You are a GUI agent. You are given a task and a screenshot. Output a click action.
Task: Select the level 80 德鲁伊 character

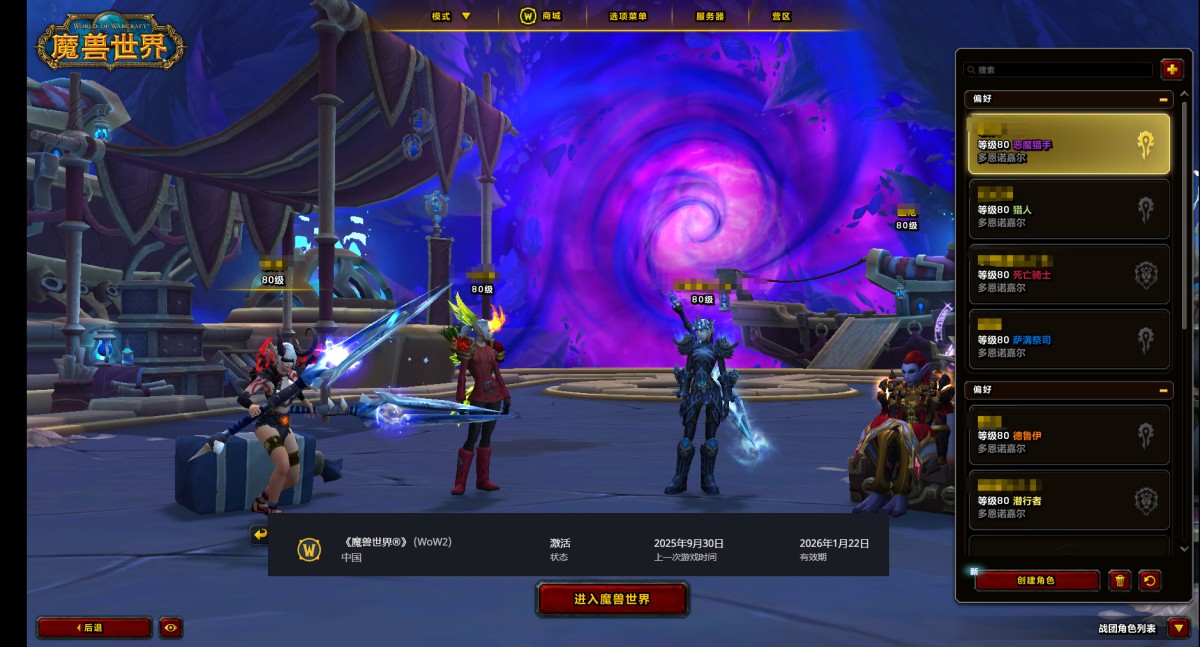point(1068,435)
